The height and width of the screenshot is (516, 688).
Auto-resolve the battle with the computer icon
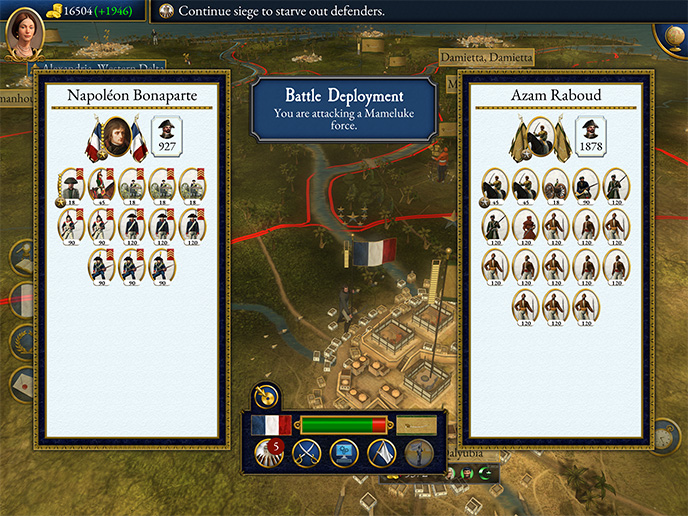click(344, 454)
